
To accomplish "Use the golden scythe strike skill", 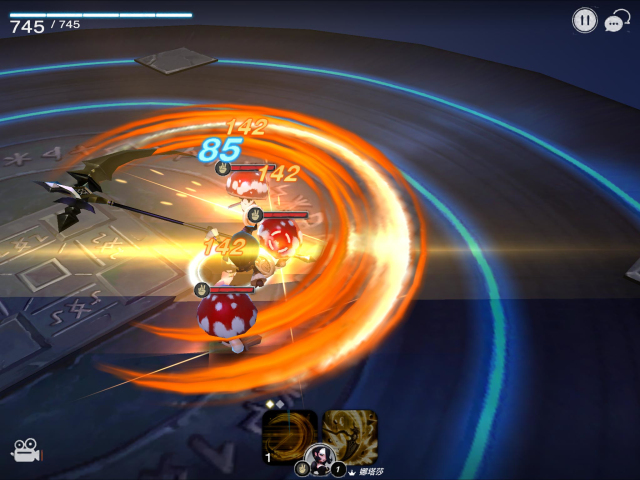I will (350, 436).
